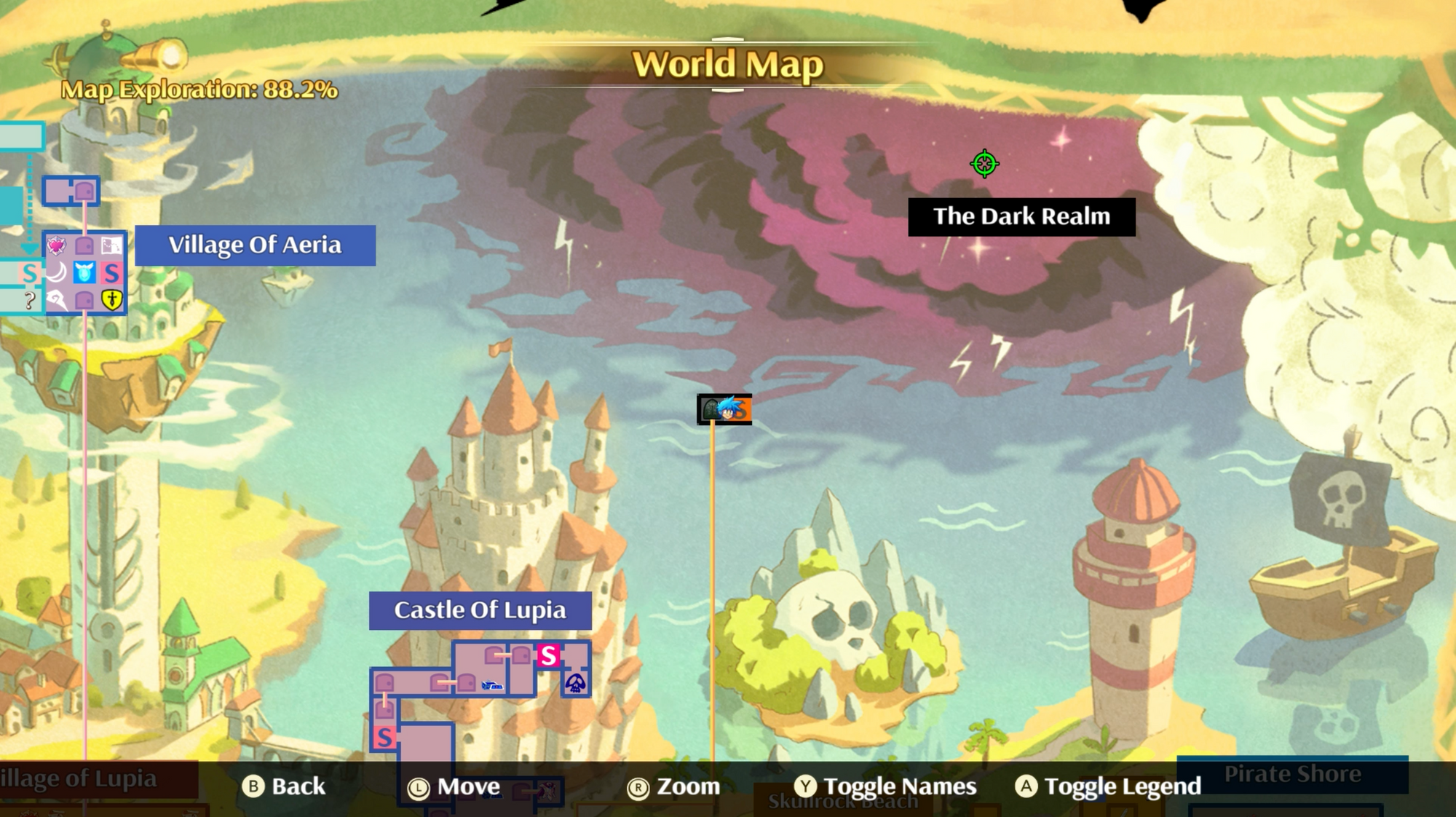Click the heart crest icon on the Aeria minimap
Viewport: 1456px width, 817px height.
click(57, 245)
